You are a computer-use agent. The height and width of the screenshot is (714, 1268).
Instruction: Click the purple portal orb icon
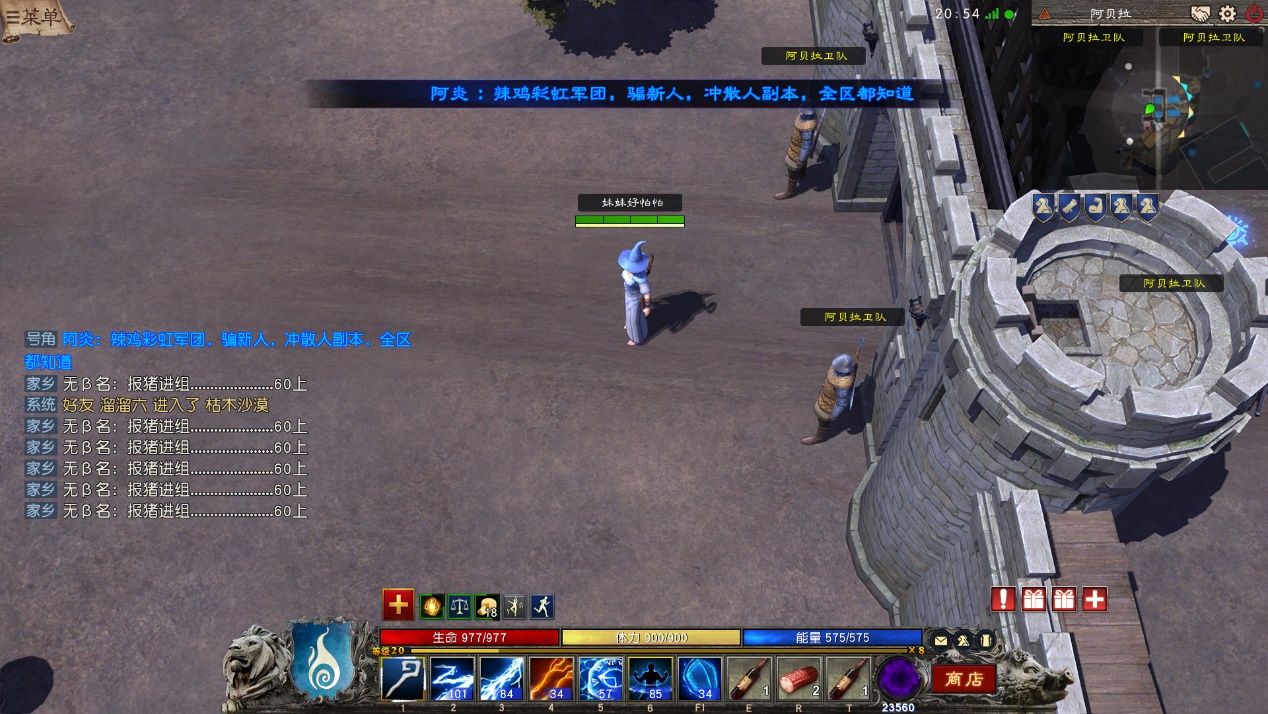898,679
